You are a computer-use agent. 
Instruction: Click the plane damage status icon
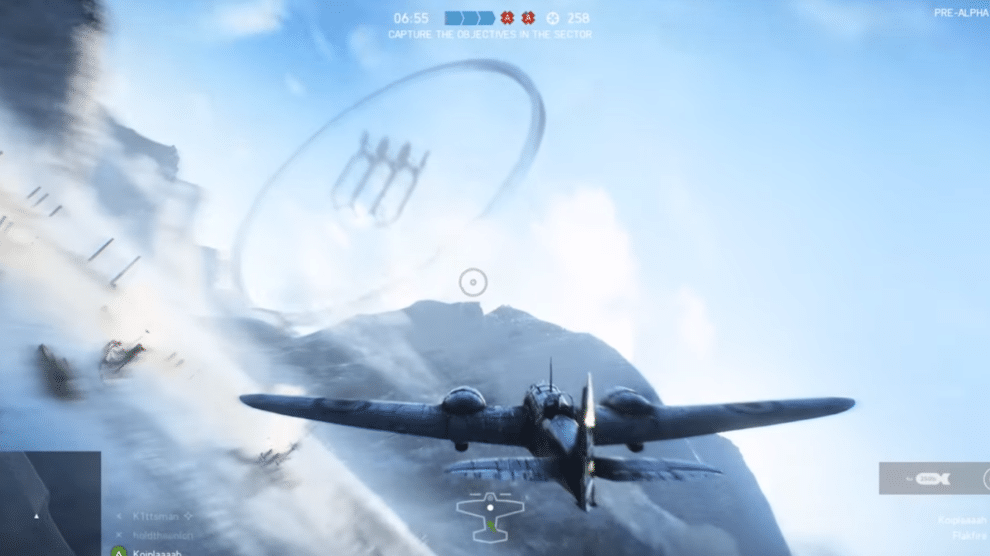[490, 514]
